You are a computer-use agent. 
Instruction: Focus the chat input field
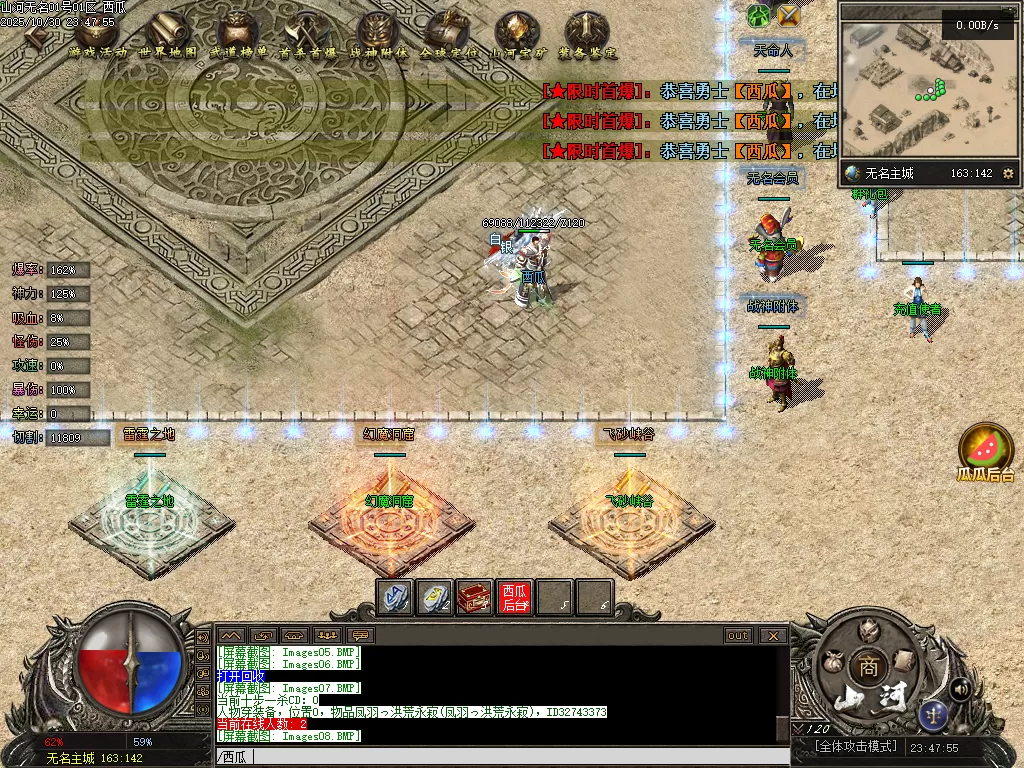point(500,757)
